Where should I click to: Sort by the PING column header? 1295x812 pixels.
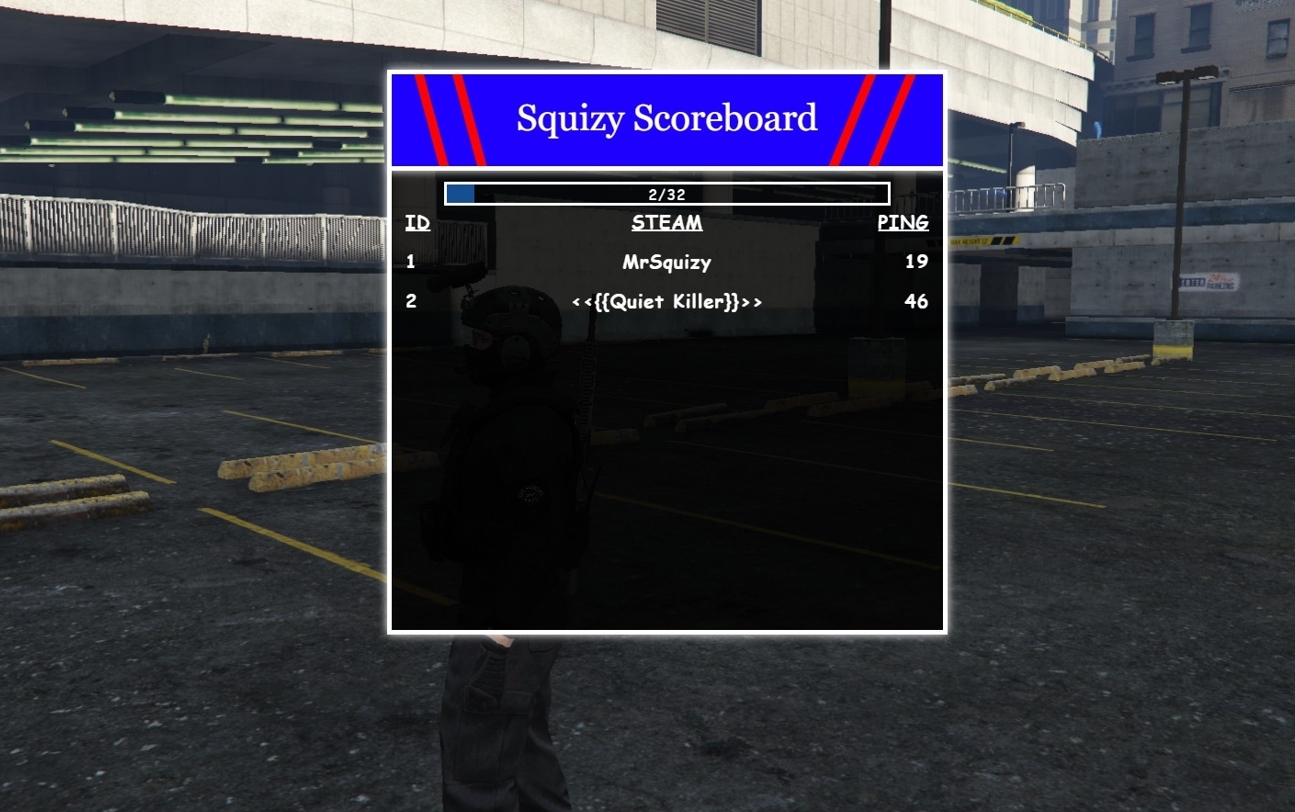coord(903,222)
